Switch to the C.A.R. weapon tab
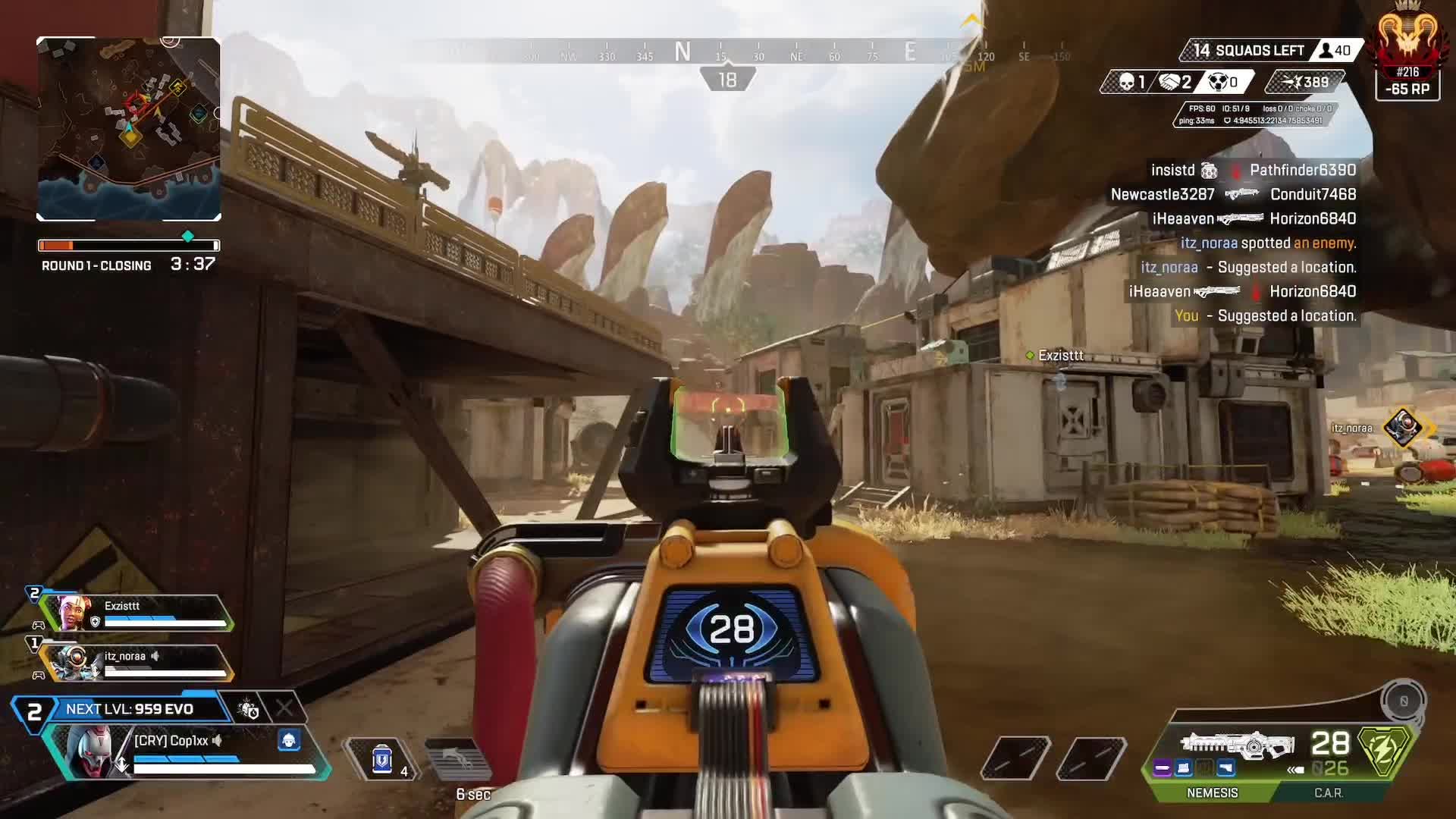 coord(1328,792)
